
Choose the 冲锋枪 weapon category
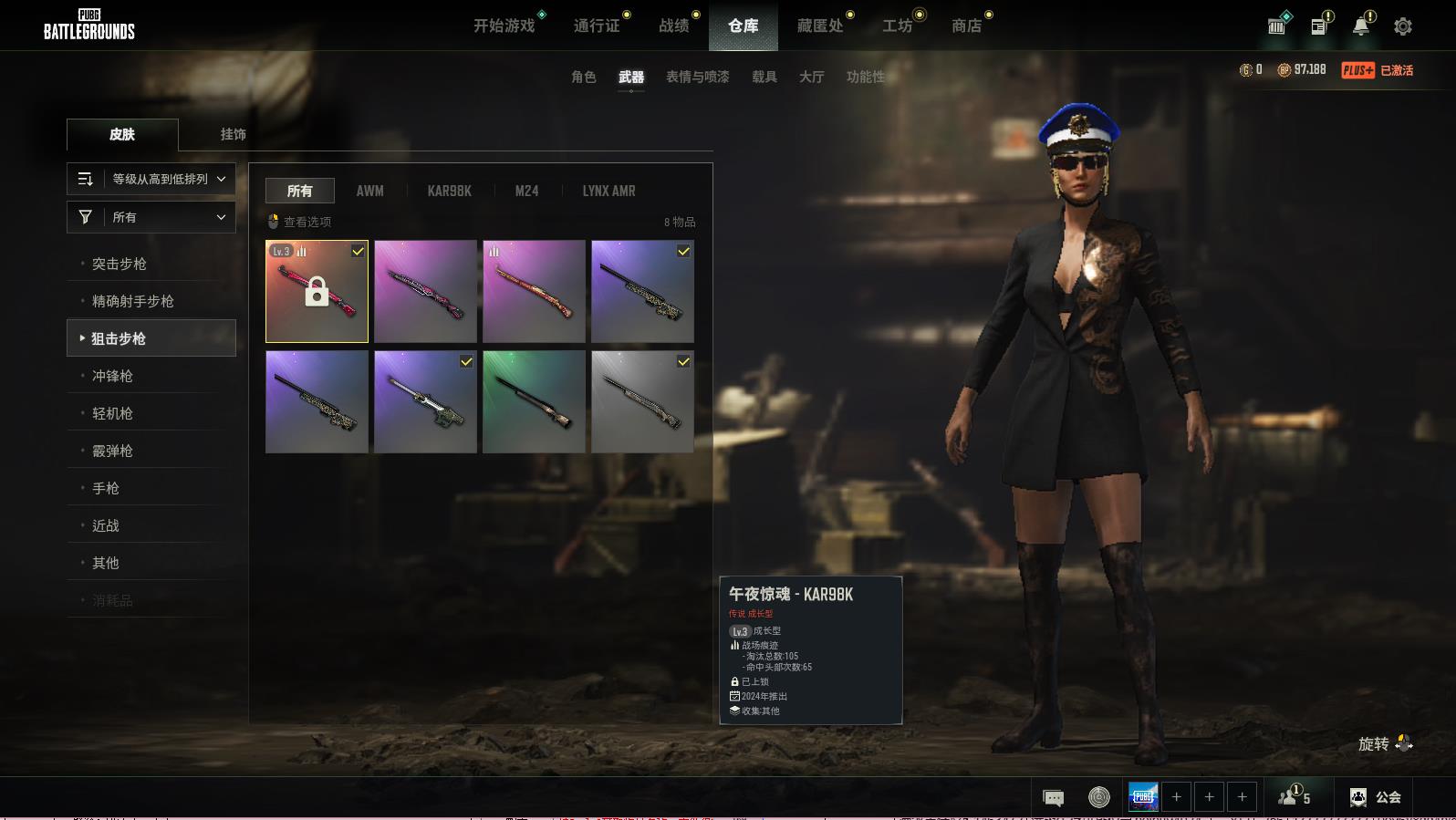point(112,376)
